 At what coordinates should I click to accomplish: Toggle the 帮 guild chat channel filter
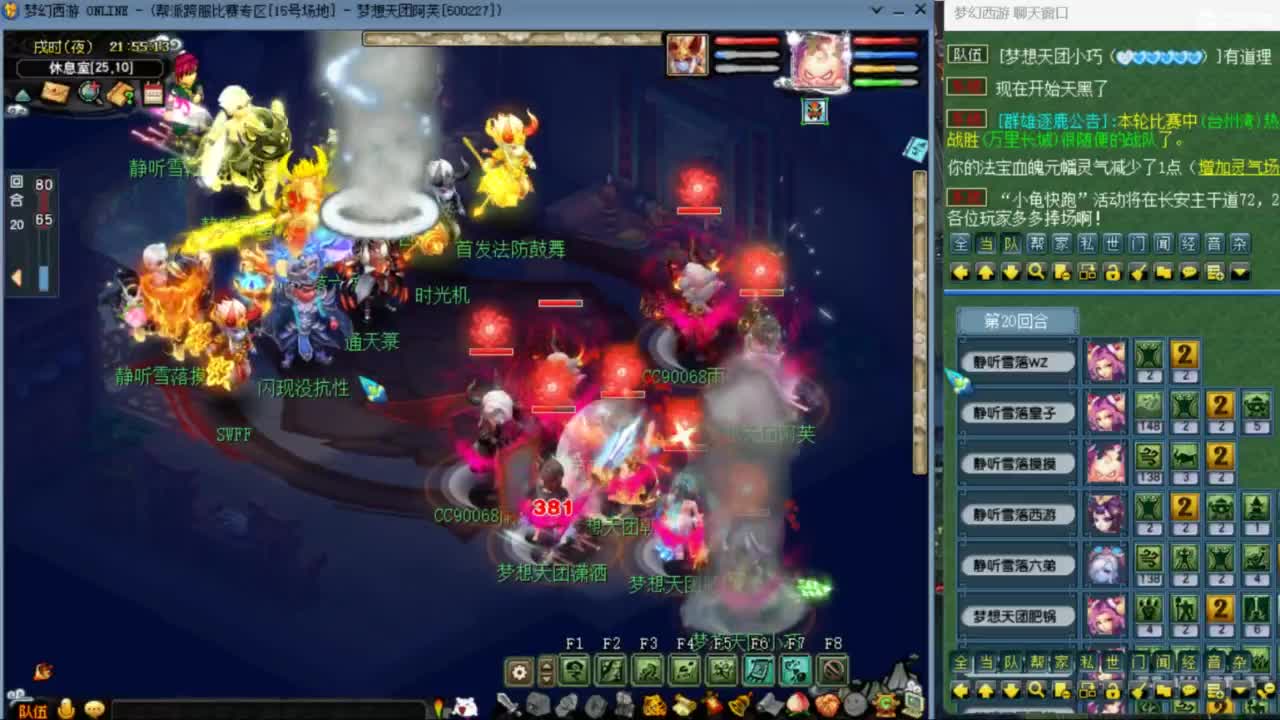coord(1037,242)
